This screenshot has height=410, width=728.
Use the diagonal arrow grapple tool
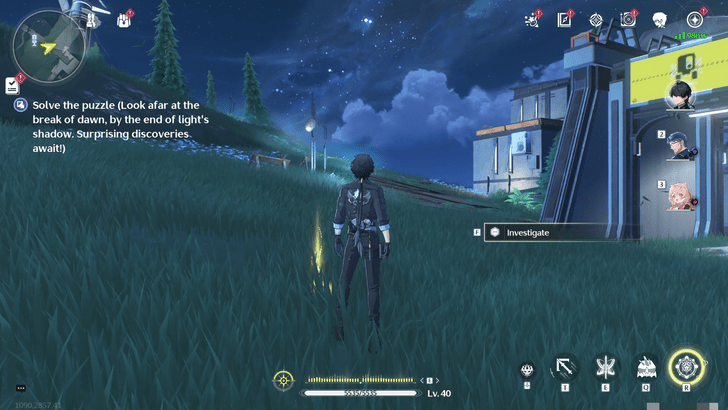click(x=566, y=368)
